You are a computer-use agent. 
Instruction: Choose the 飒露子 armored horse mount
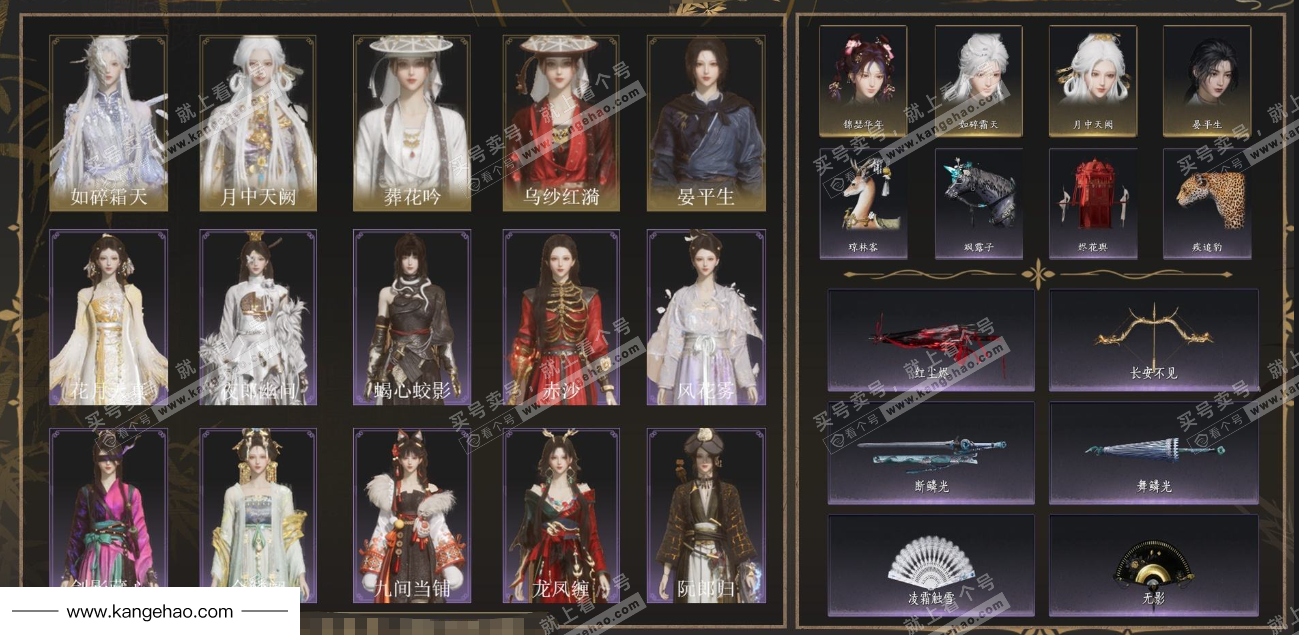click(x=979, y=203)
